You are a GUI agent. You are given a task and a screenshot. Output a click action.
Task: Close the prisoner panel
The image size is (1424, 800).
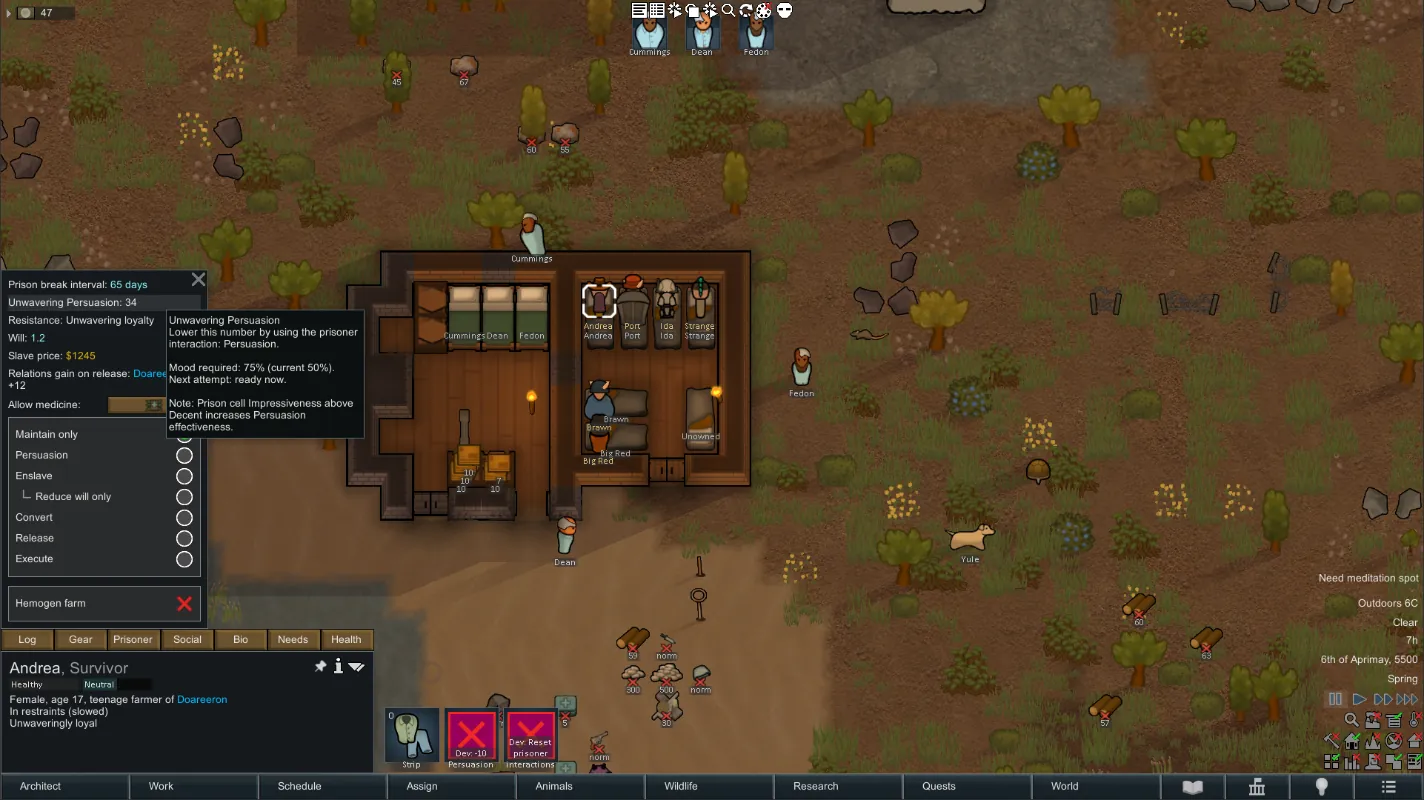point(198,281)
